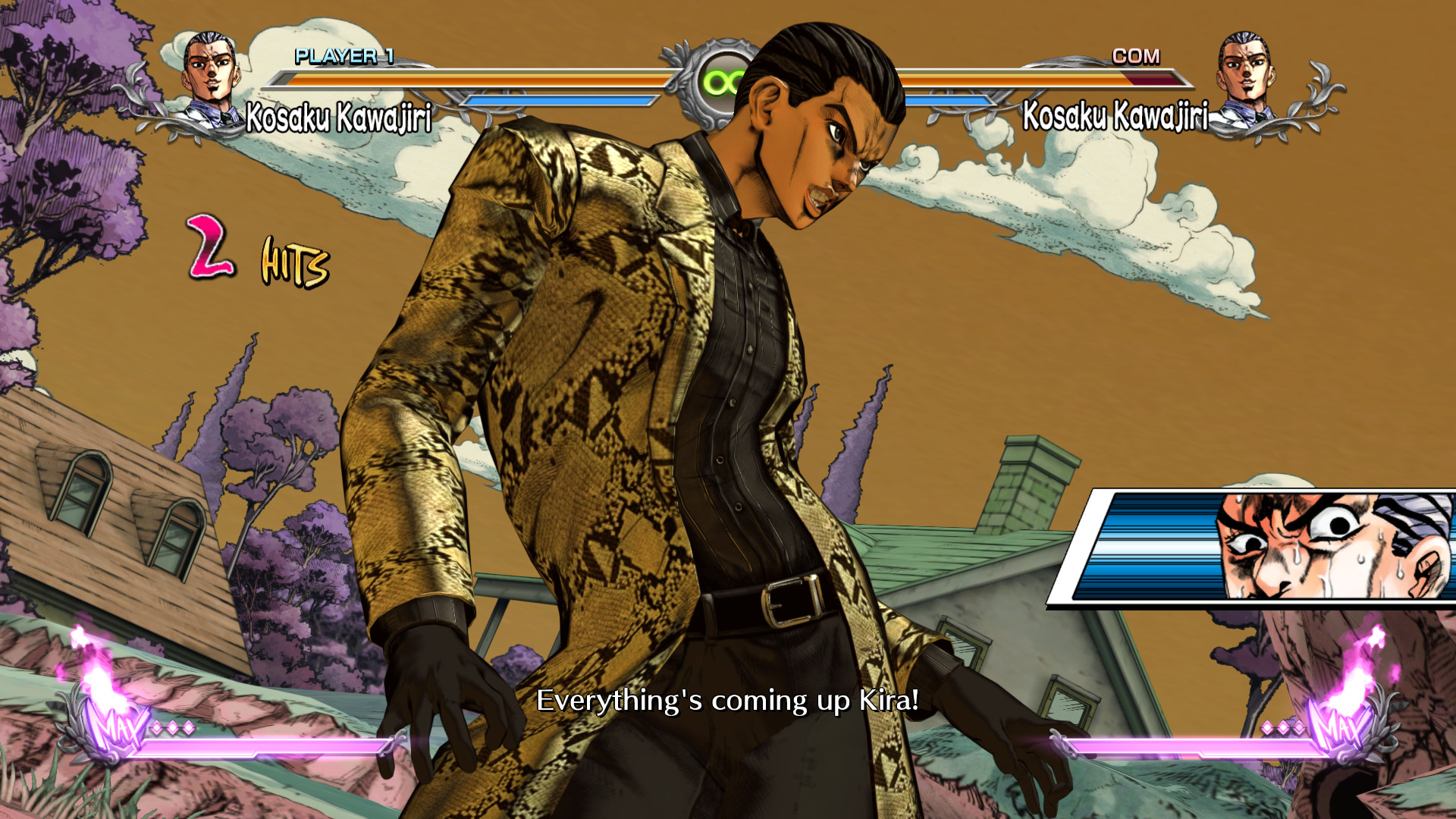This screenshot has height=819, width=1456.
Task: Select the PLAYER 1 label banner
Action: coord(345,55)
